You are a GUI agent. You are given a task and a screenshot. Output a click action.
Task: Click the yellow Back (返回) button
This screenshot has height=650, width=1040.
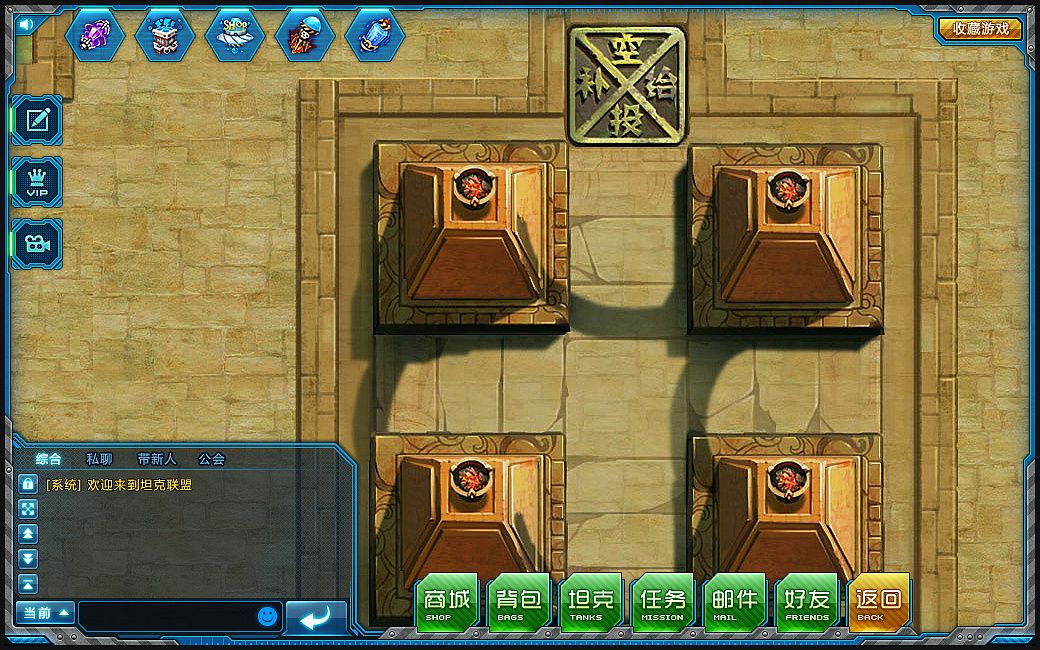coord(879,602)
